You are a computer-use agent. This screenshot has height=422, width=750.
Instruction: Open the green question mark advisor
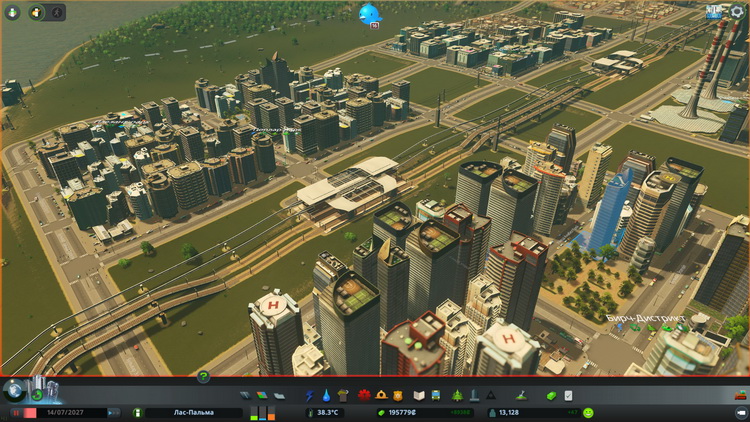[204, 377]
